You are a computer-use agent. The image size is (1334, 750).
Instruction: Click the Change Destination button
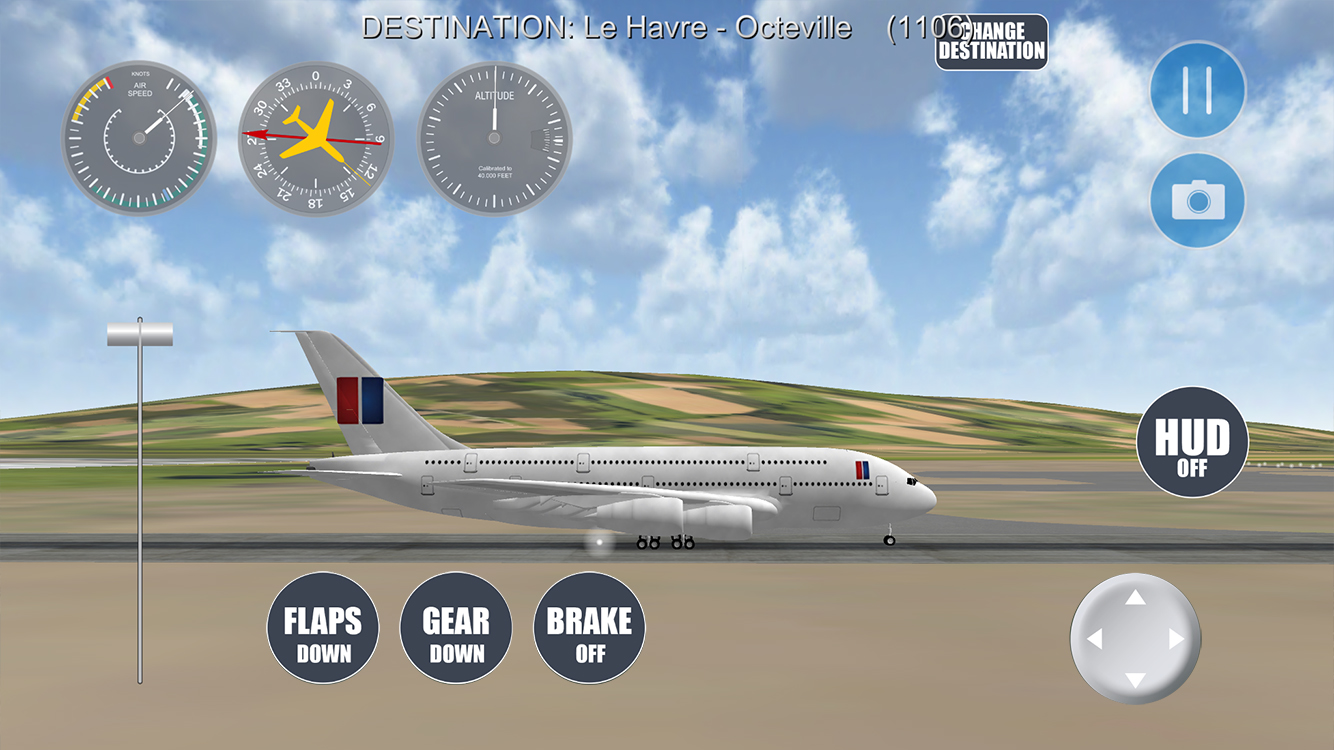click(x=991, y=42)
